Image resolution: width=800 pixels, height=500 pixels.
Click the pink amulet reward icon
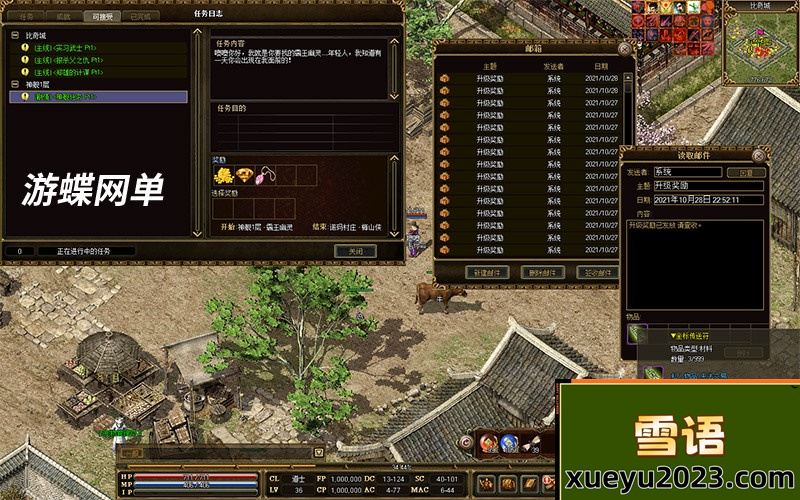point(267,176)
